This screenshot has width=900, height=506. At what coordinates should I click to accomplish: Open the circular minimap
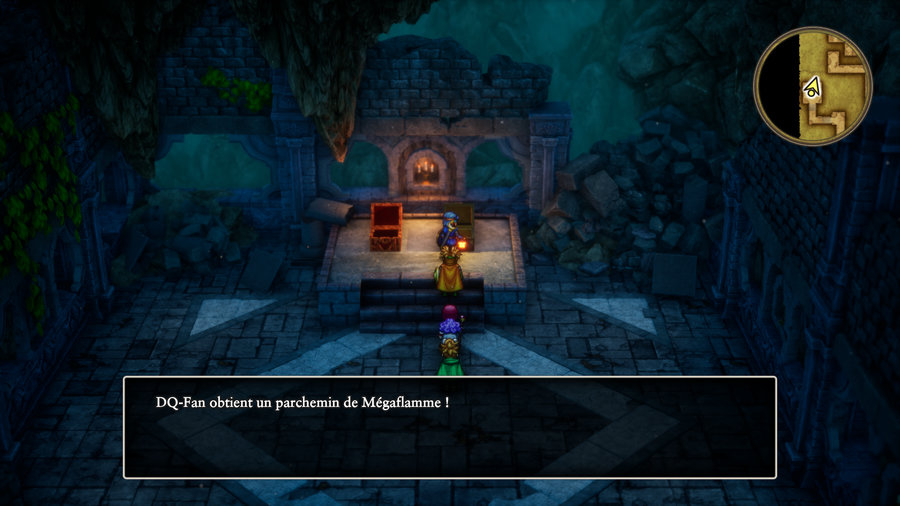(812, 86)
